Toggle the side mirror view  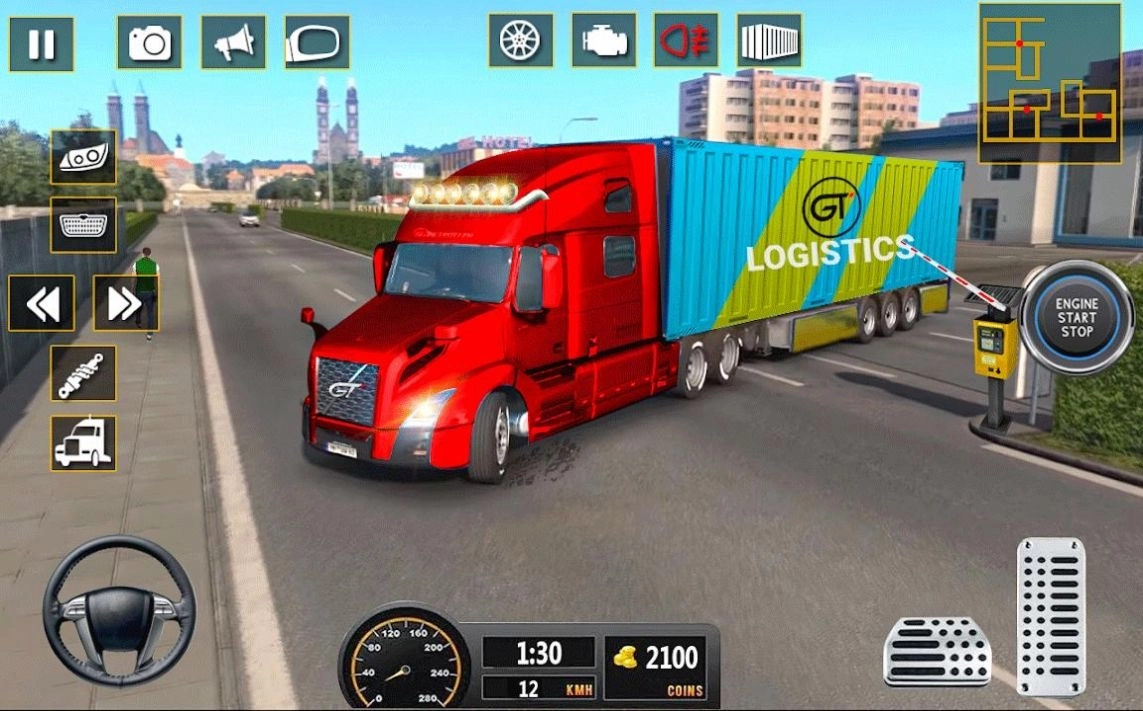317,43
